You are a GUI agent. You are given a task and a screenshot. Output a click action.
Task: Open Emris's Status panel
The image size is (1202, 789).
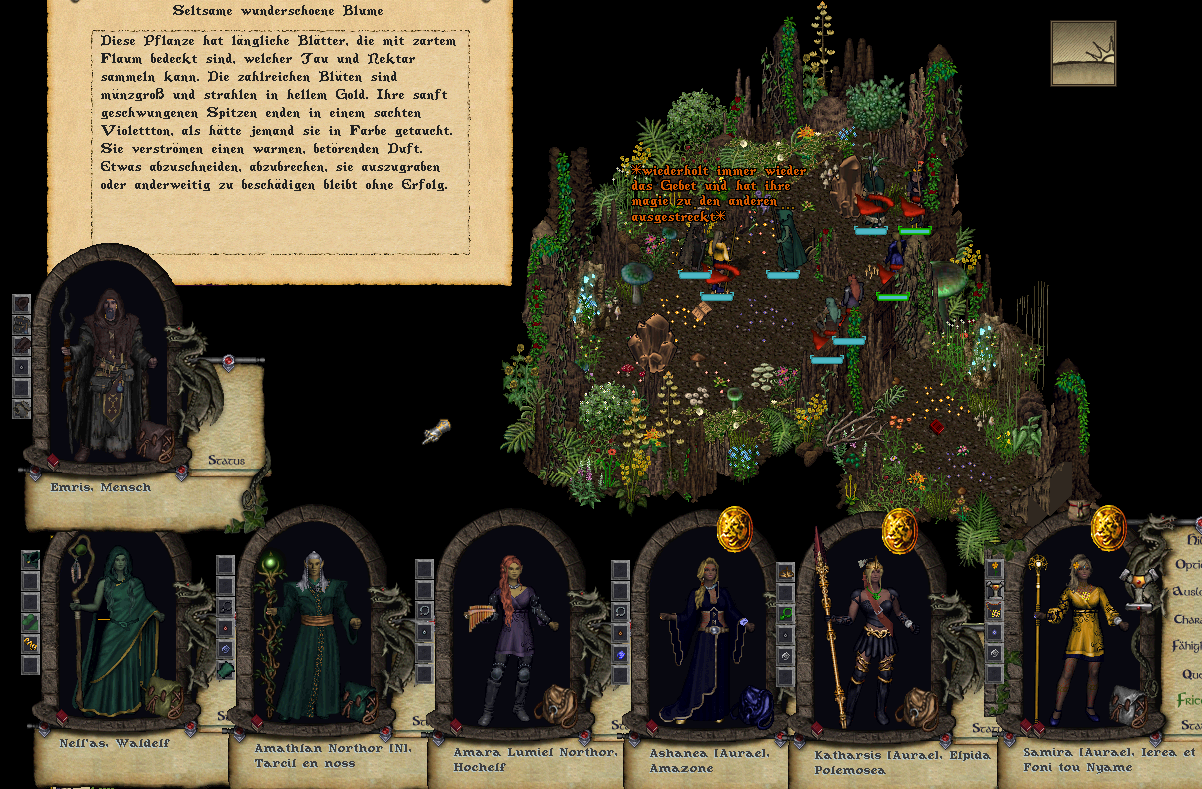(226, 461)
